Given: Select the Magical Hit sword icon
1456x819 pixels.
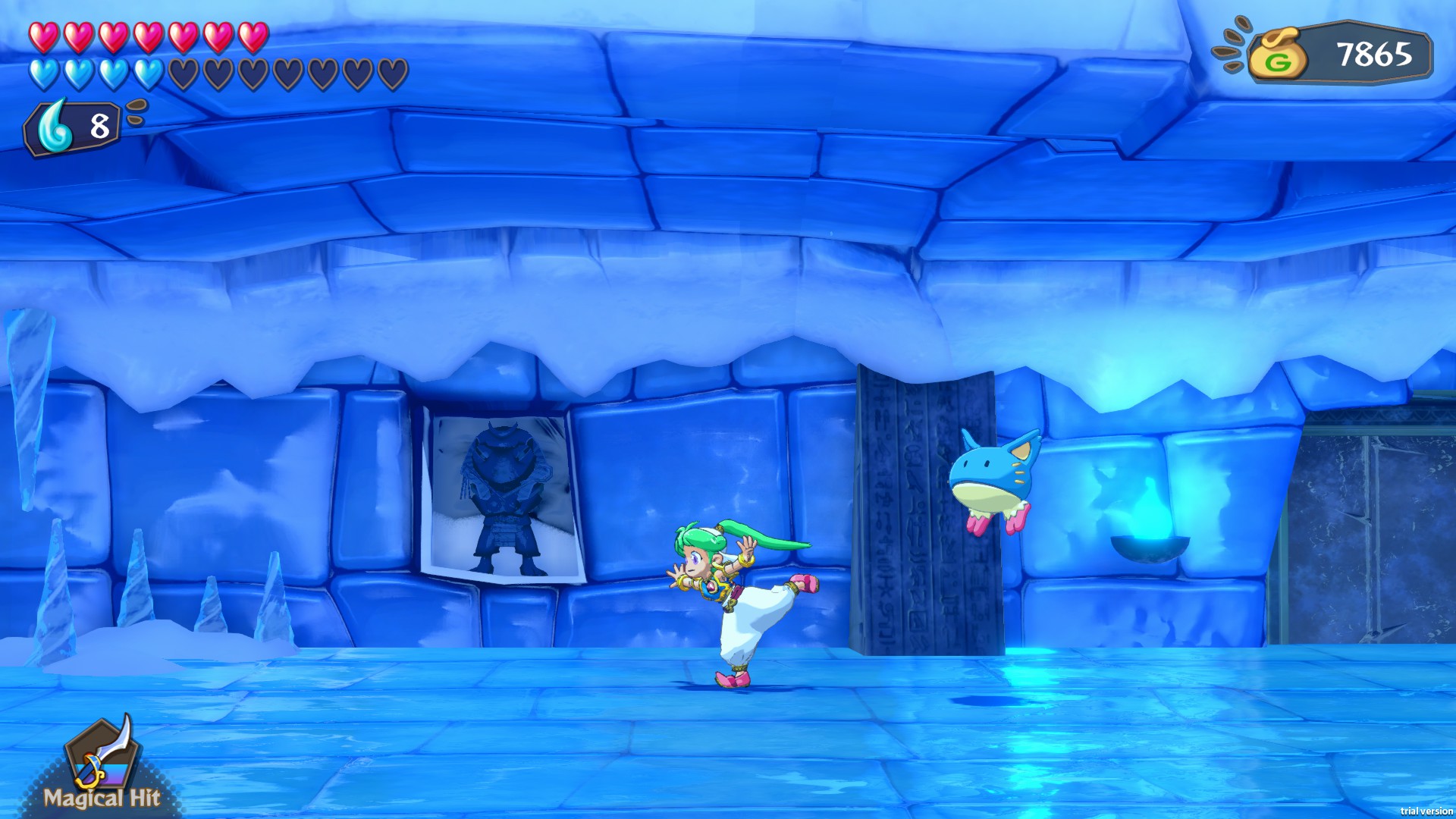Looking at the screenshot, I should tap(102, 755).
